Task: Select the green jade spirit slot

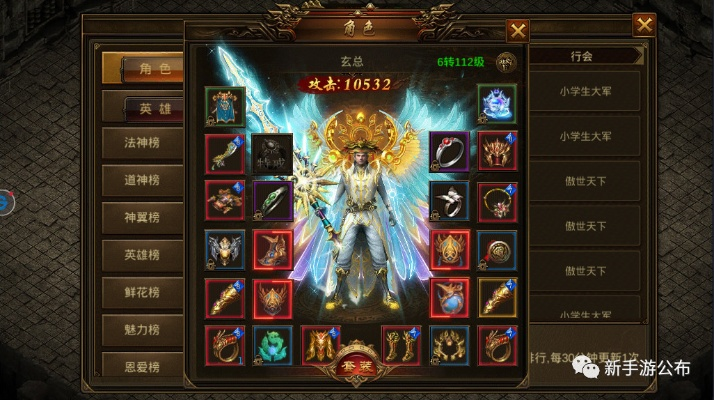Action: [272, 346]
